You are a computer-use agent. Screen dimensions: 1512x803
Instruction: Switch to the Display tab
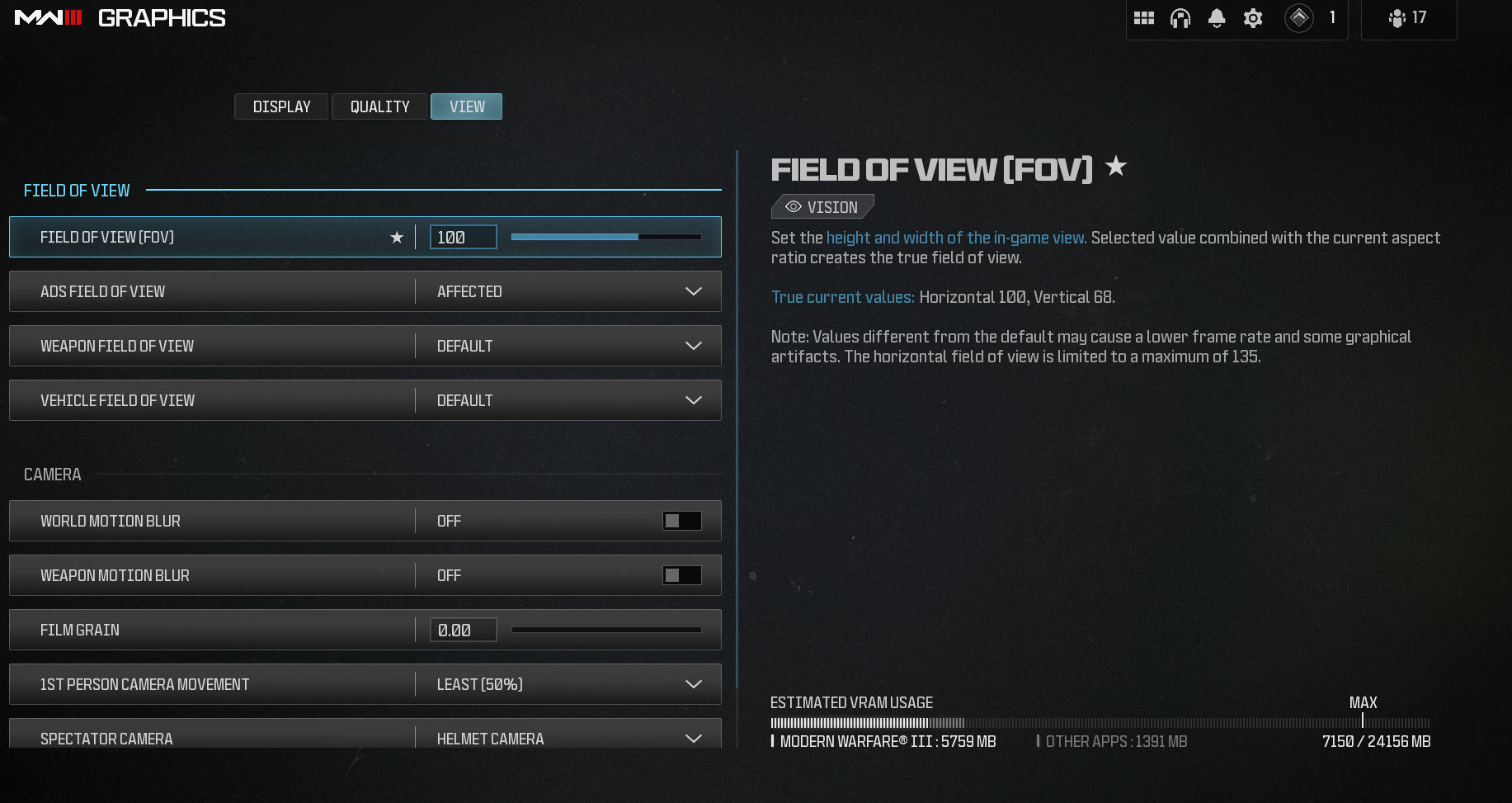tap(280, 106)
